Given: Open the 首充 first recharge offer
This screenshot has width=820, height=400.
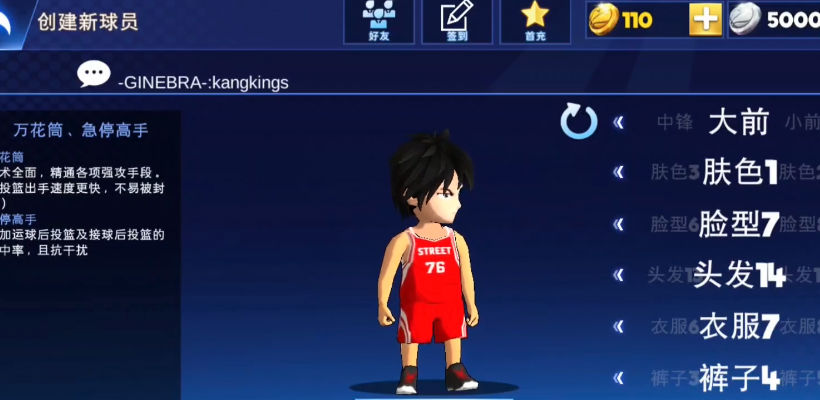Looking at the screenshot, I should (535, 21).
